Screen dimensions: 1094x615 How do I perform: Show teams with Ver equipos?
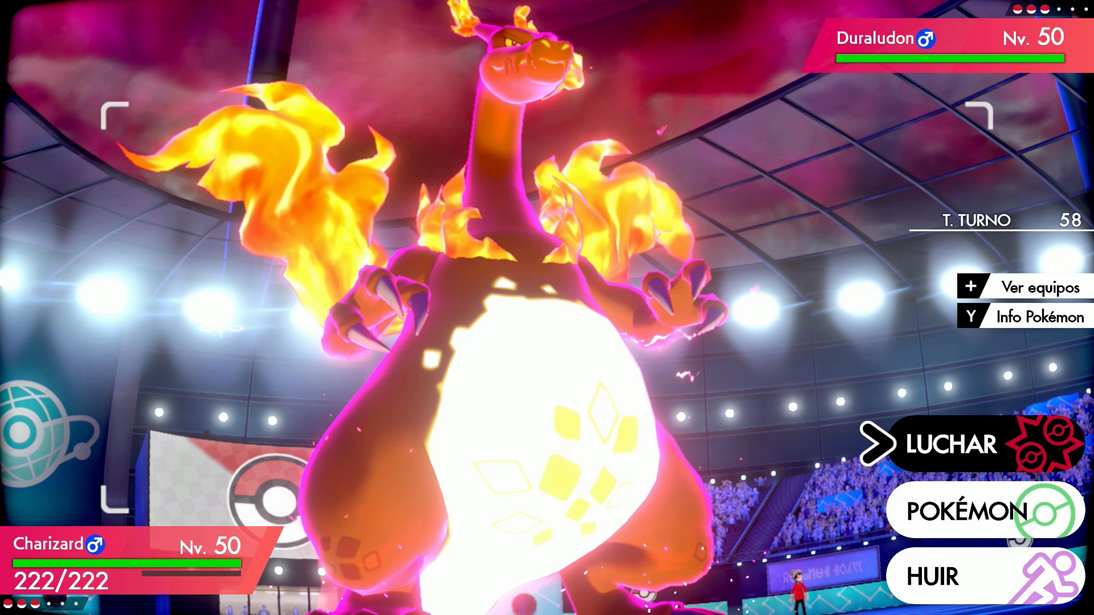(1024, 287)
